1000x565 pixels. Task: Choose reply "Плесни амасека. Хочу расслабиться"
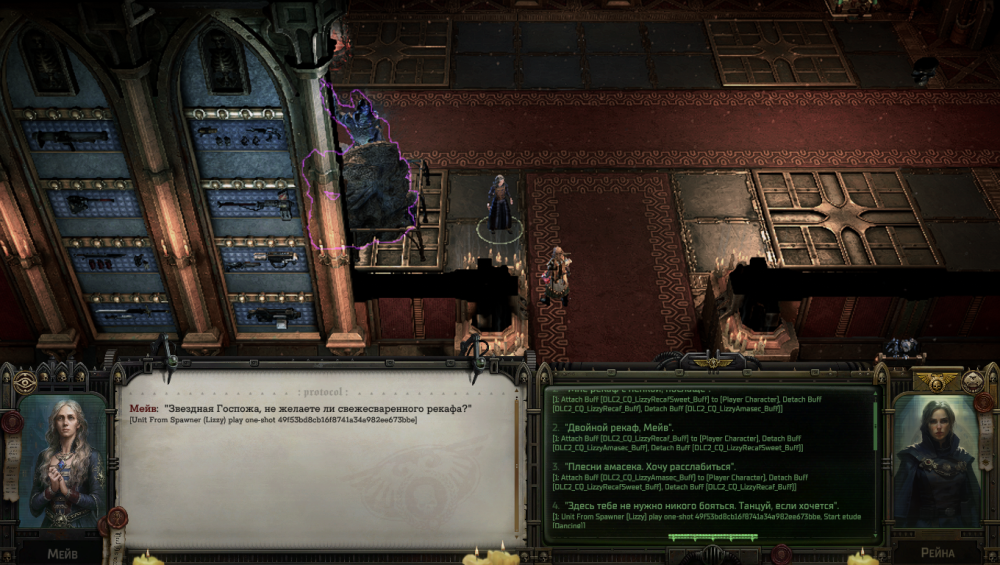coord(651,467)
